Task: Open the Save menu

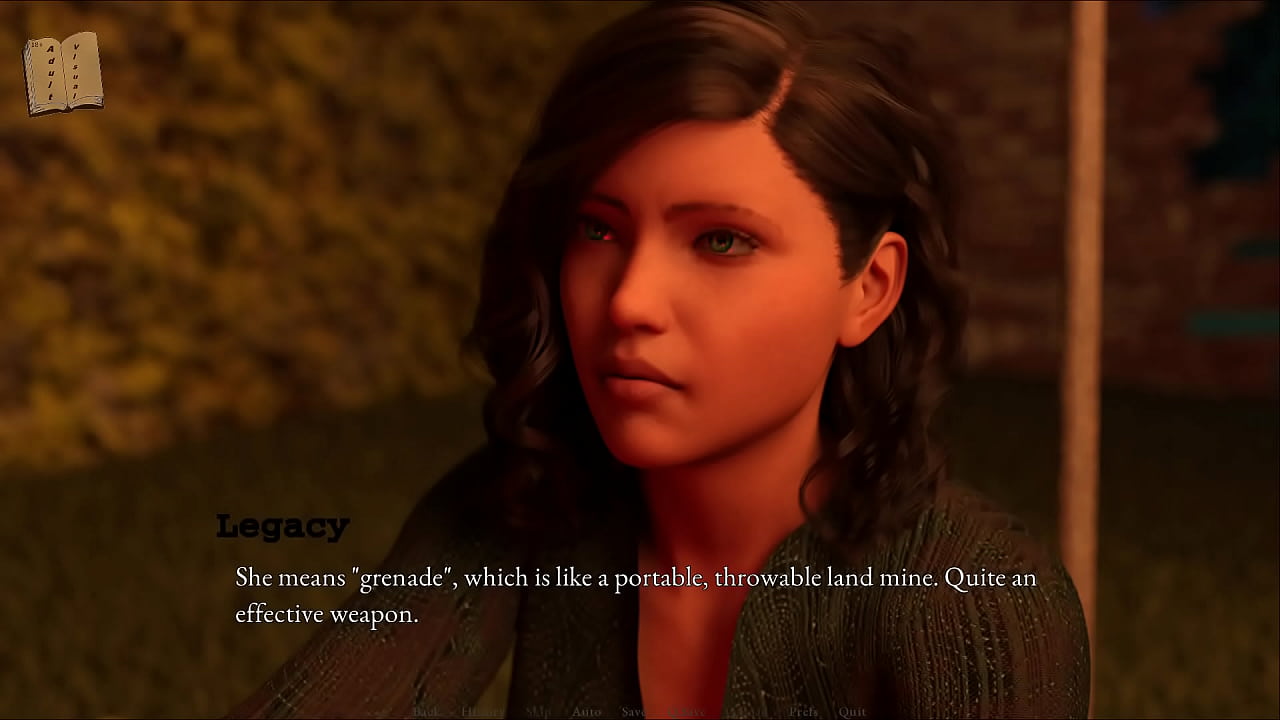Action: click(x=633, y=712)
